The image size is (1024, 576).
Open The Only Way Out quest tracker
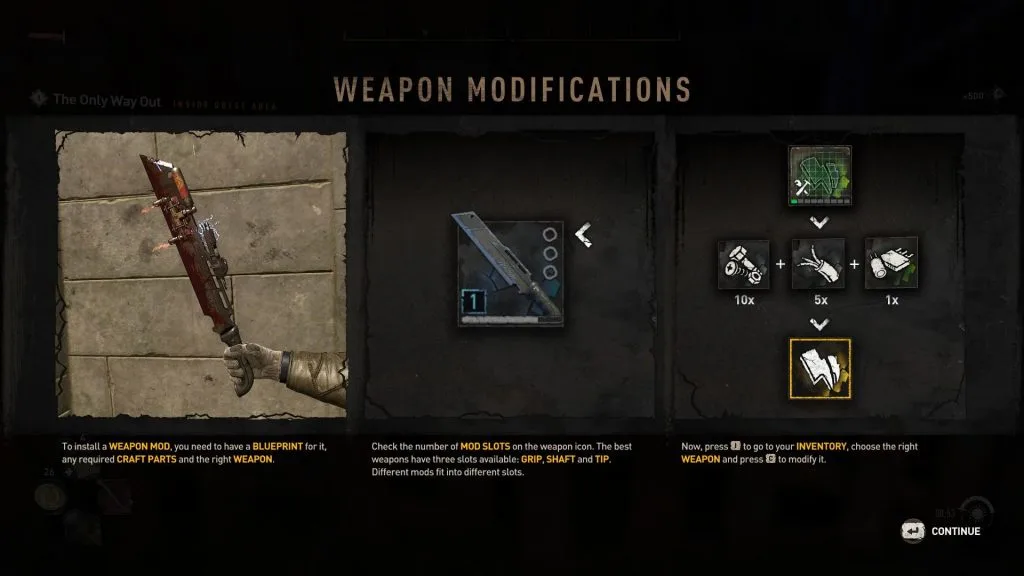coord(107,100)
